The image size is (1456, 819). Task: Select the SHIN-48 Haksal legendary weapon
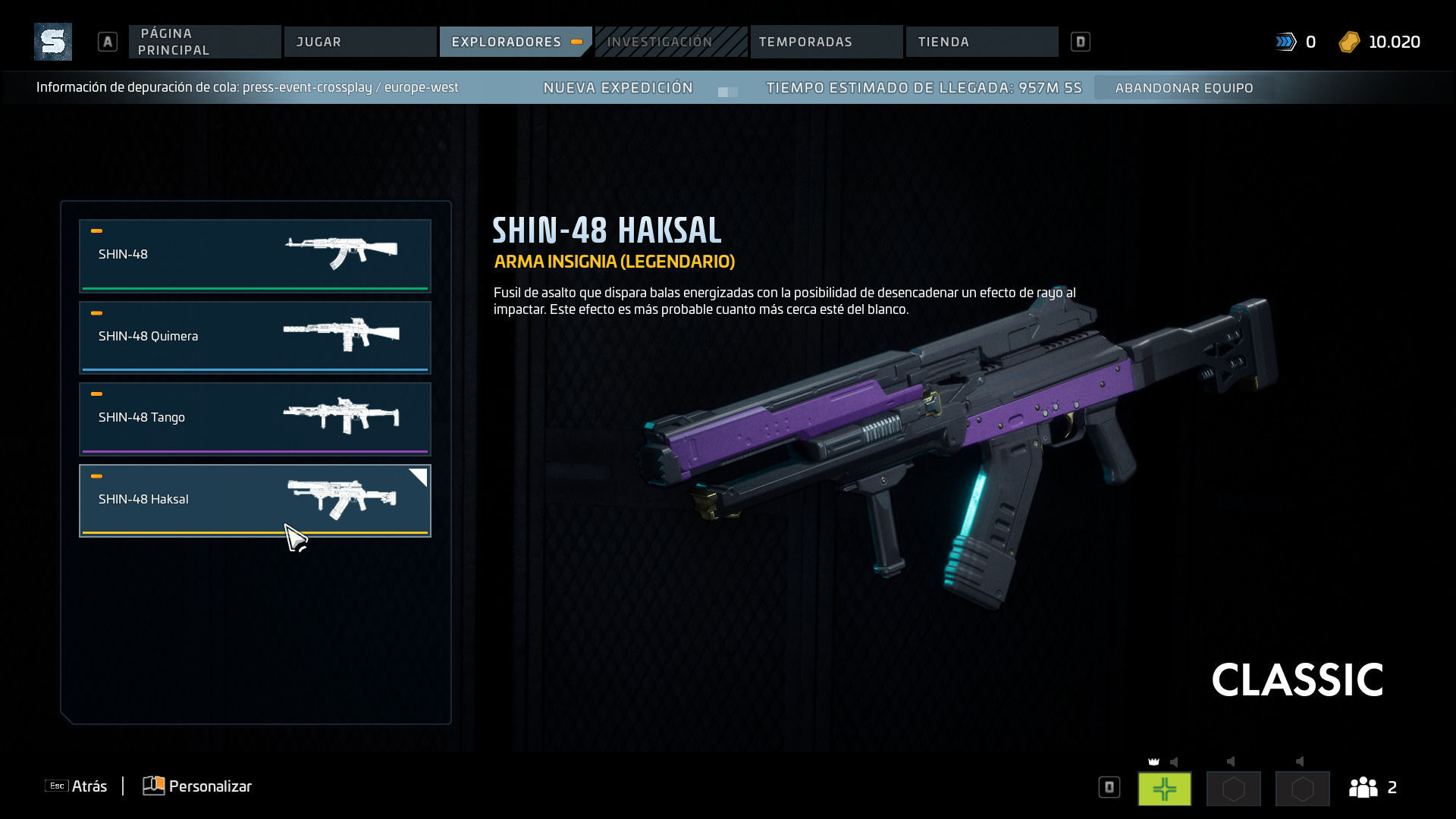point(255,500)
